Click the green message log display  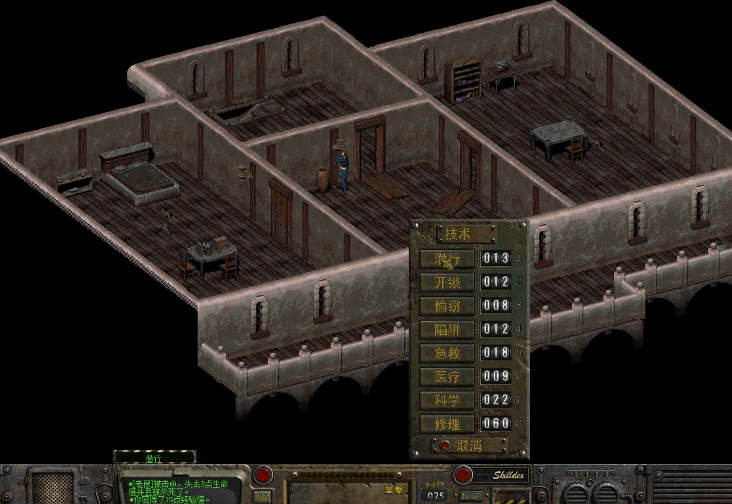pyautogui.click(x=182, y=487)
